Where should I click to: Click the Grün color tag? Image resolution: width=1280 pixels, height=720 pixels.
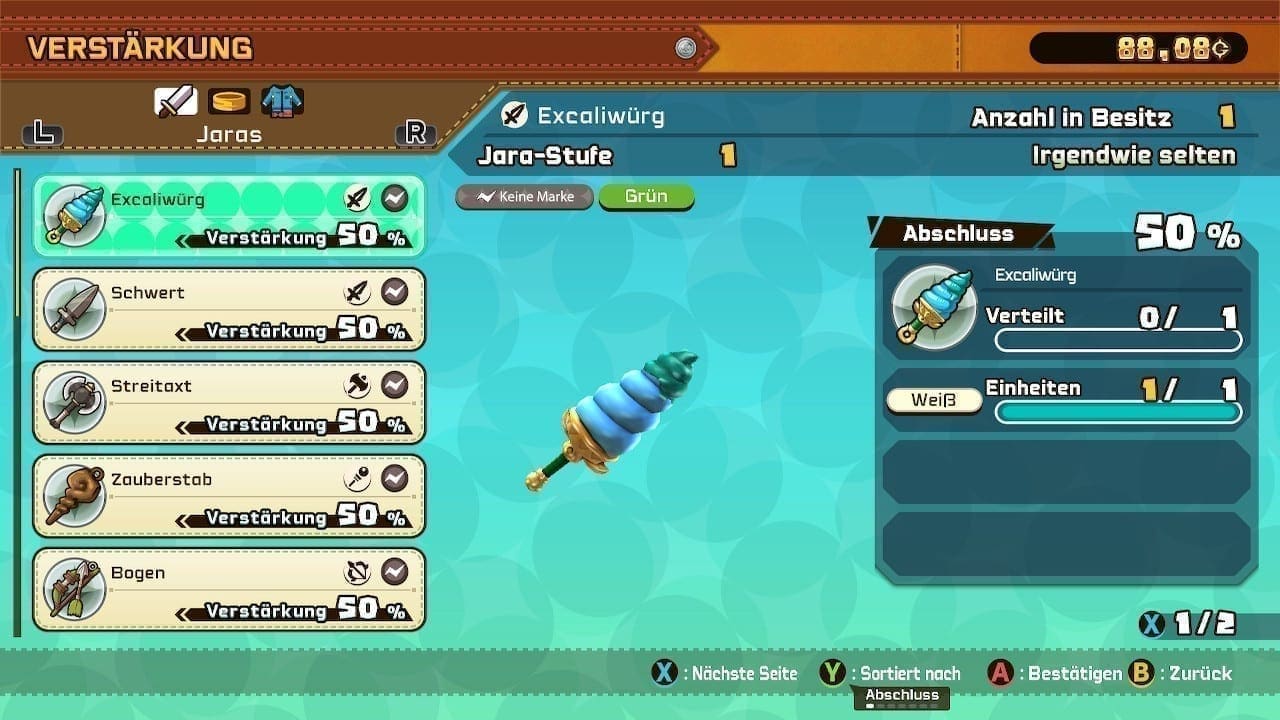pyautogui.click(x=646, y=197)
